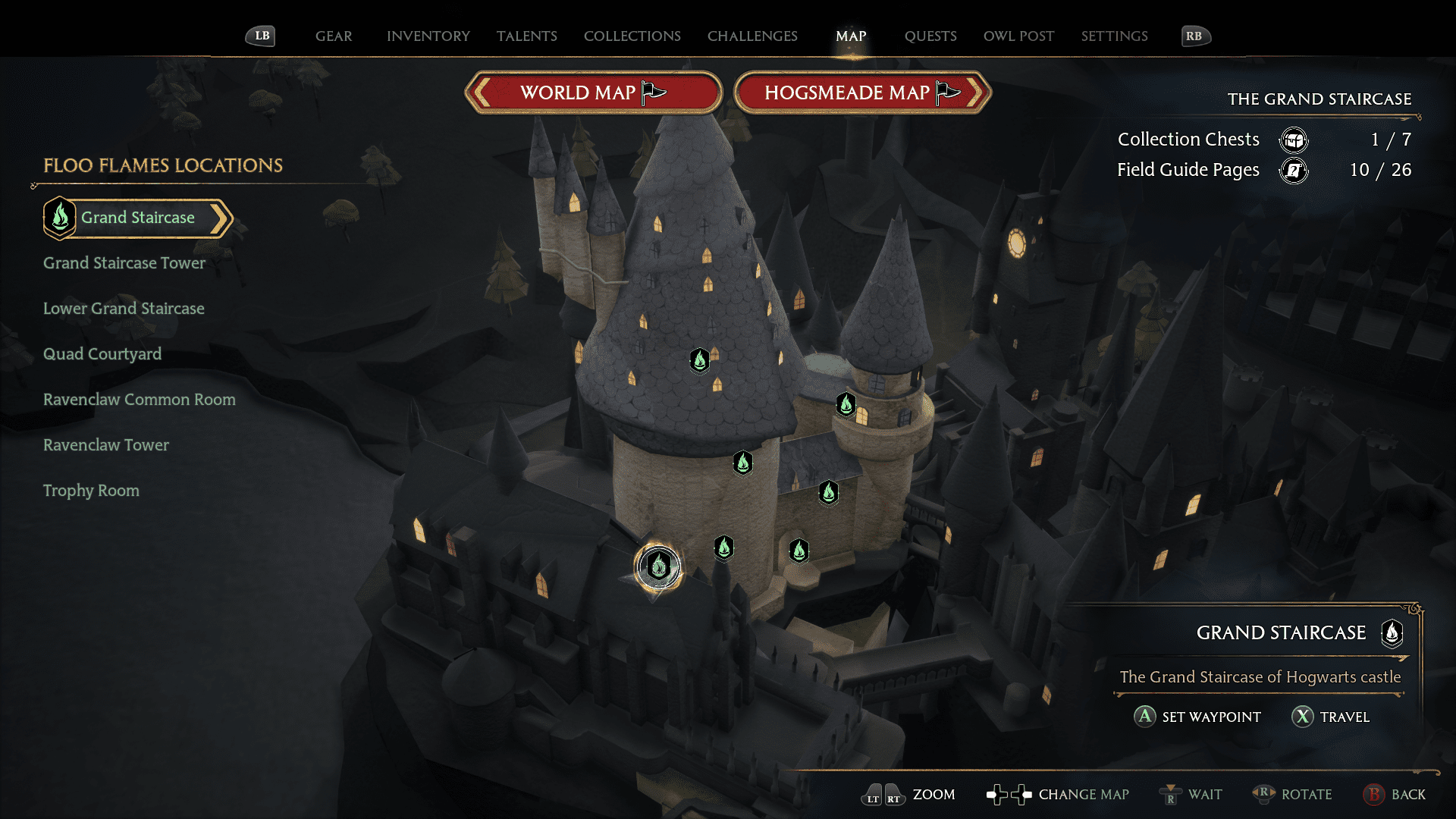1456x819 pixels.
Task: Choose Trophy Room Floo Flame
Action: [91, 491]
